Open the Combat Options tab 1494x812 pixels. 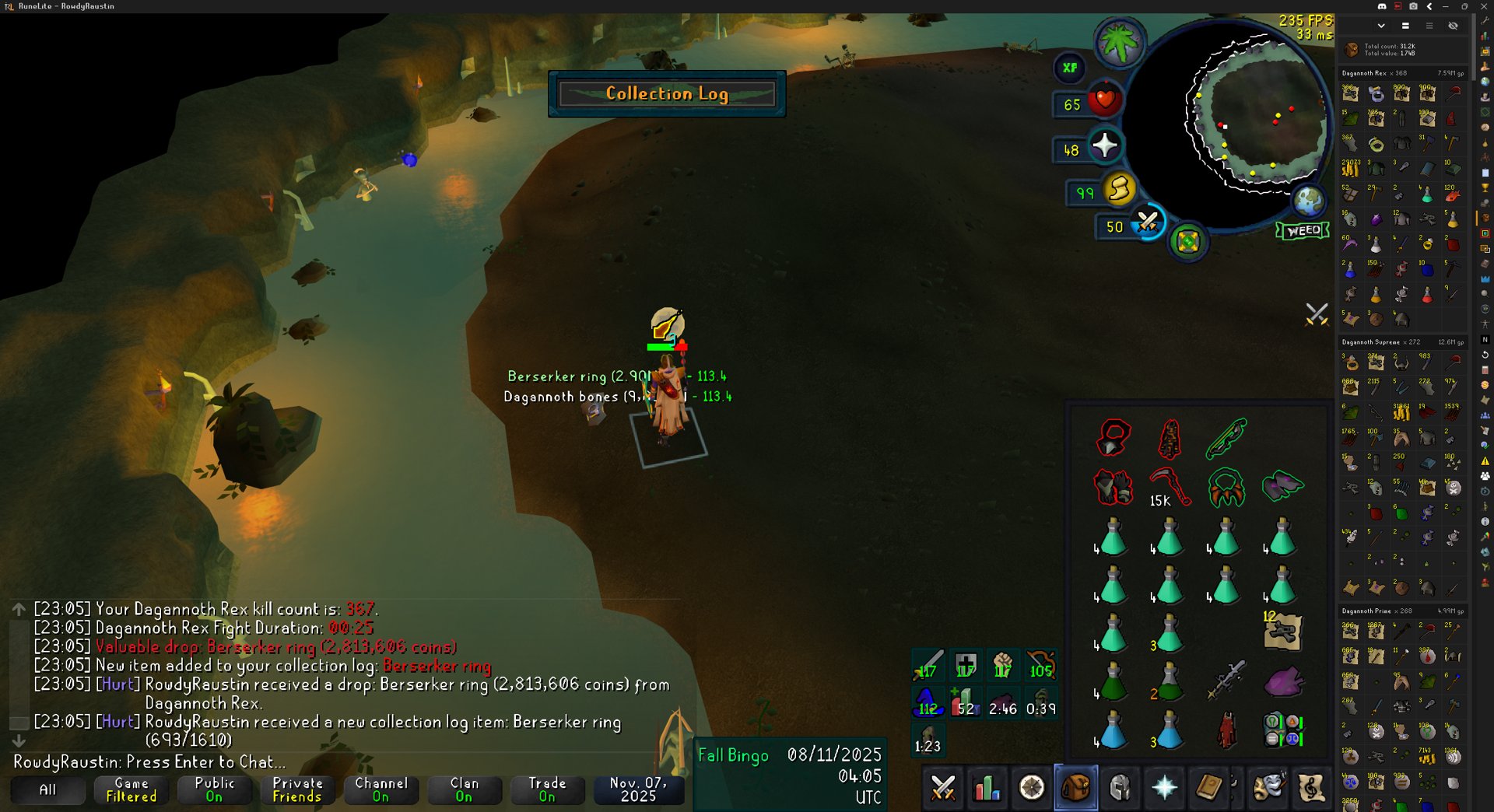(x=943, y=788)
